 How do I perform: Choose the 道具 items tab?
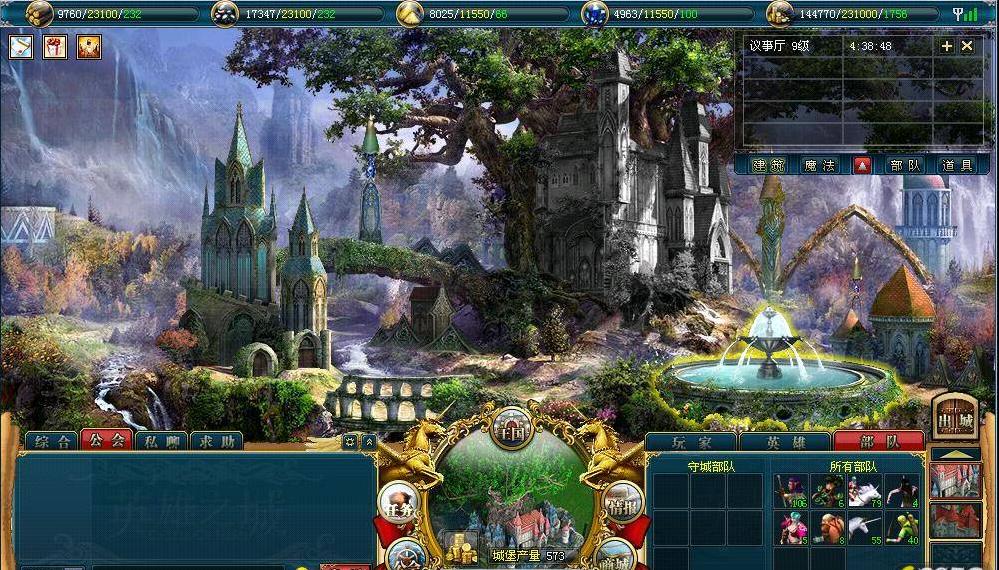tap(957, 166)
